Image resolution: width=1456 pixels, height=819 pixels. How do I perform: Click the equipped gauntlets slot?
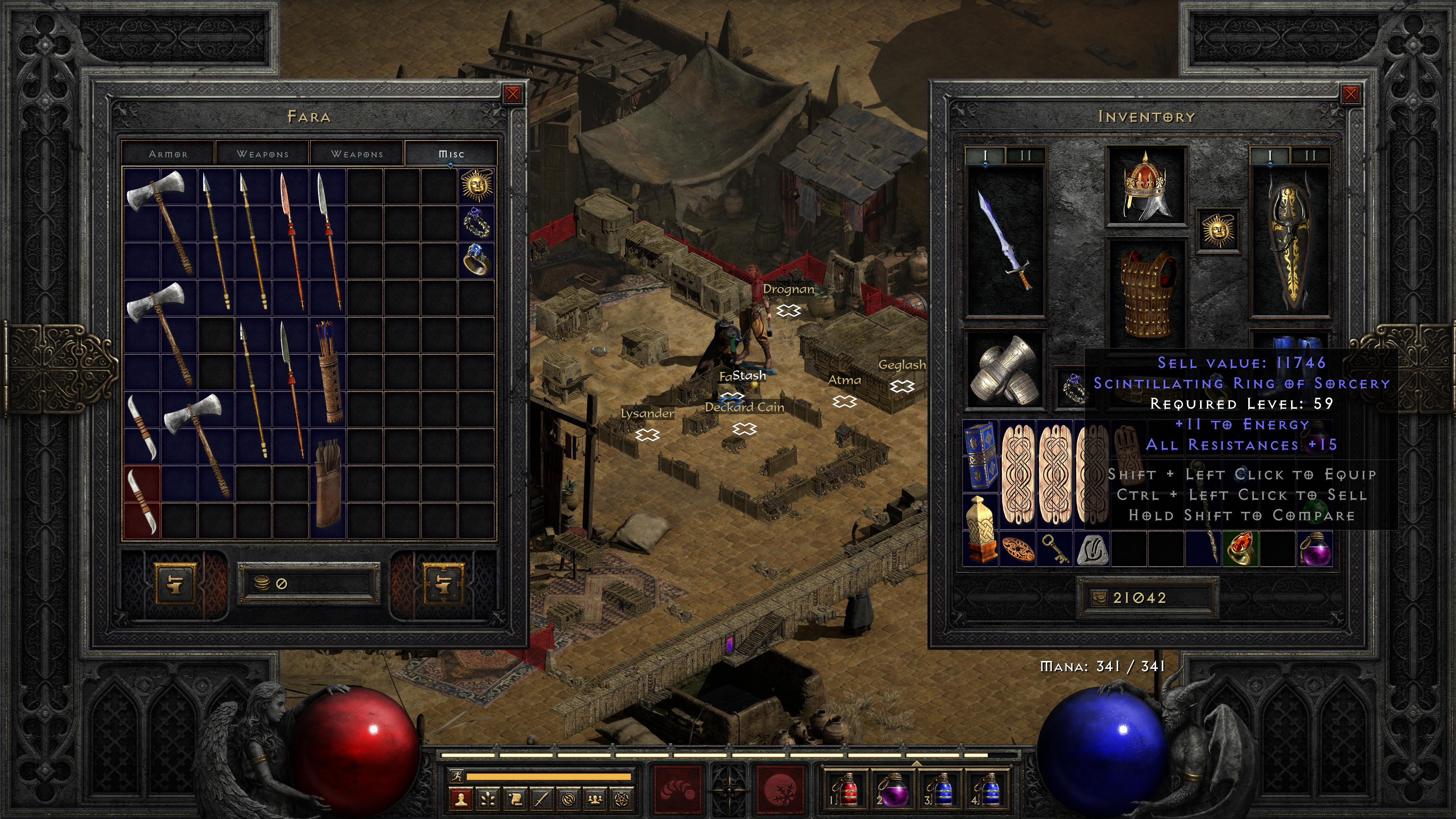pos(1005,370)
